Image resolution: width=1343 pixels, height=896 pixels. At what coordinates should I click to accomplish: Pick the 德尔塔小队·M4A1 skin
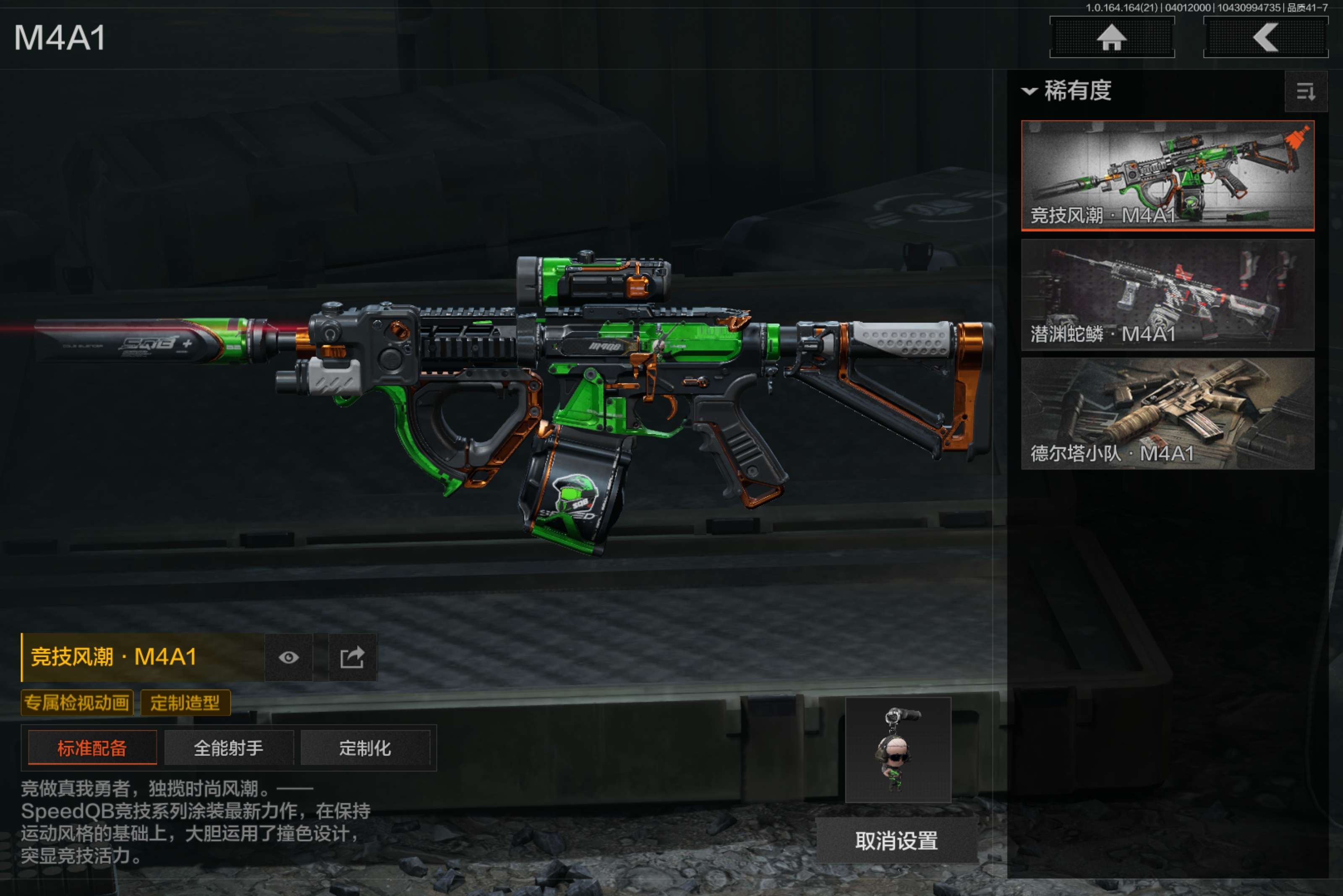point(1167,413)
